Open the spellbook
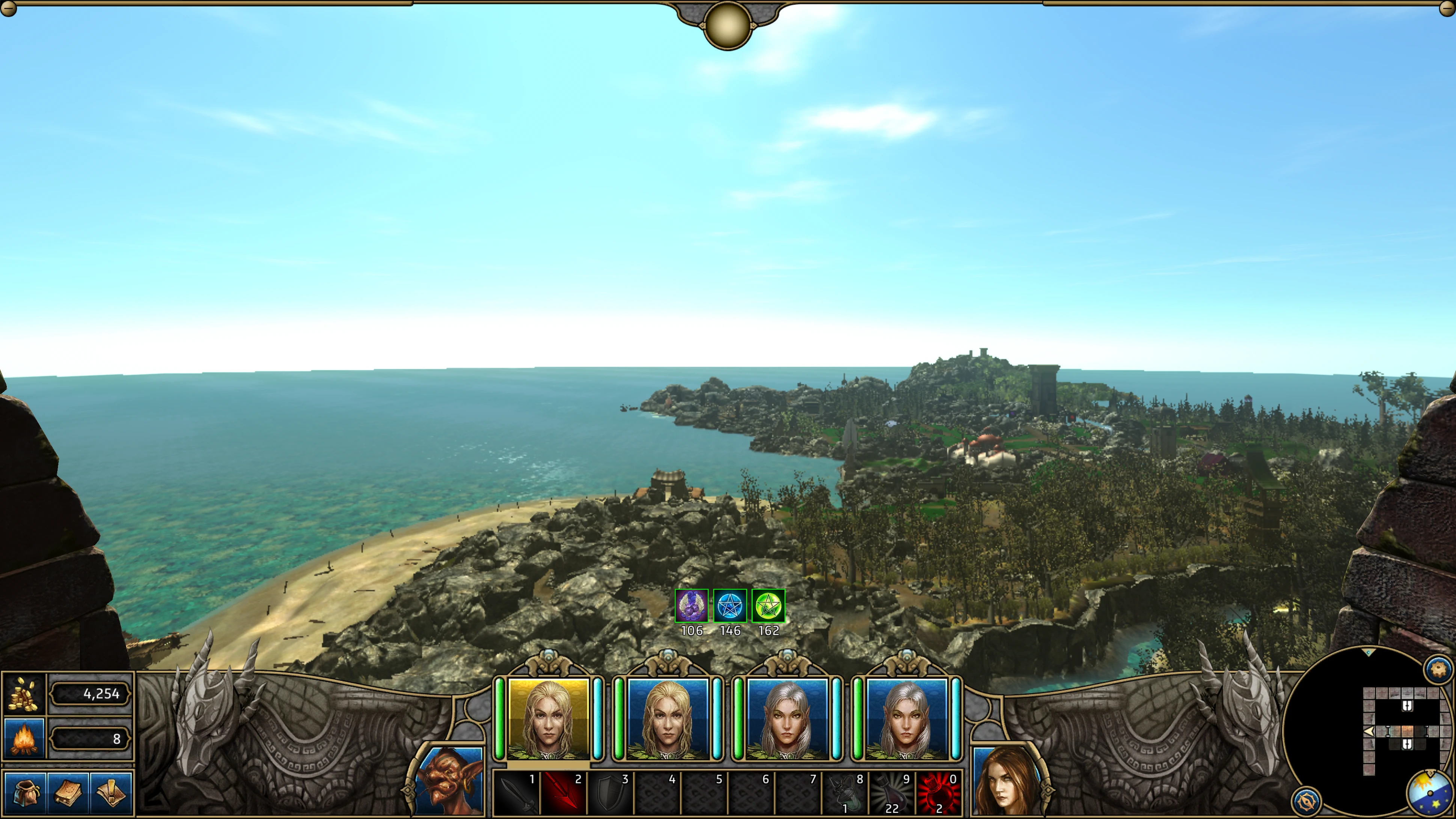 (x=68, y=792)
